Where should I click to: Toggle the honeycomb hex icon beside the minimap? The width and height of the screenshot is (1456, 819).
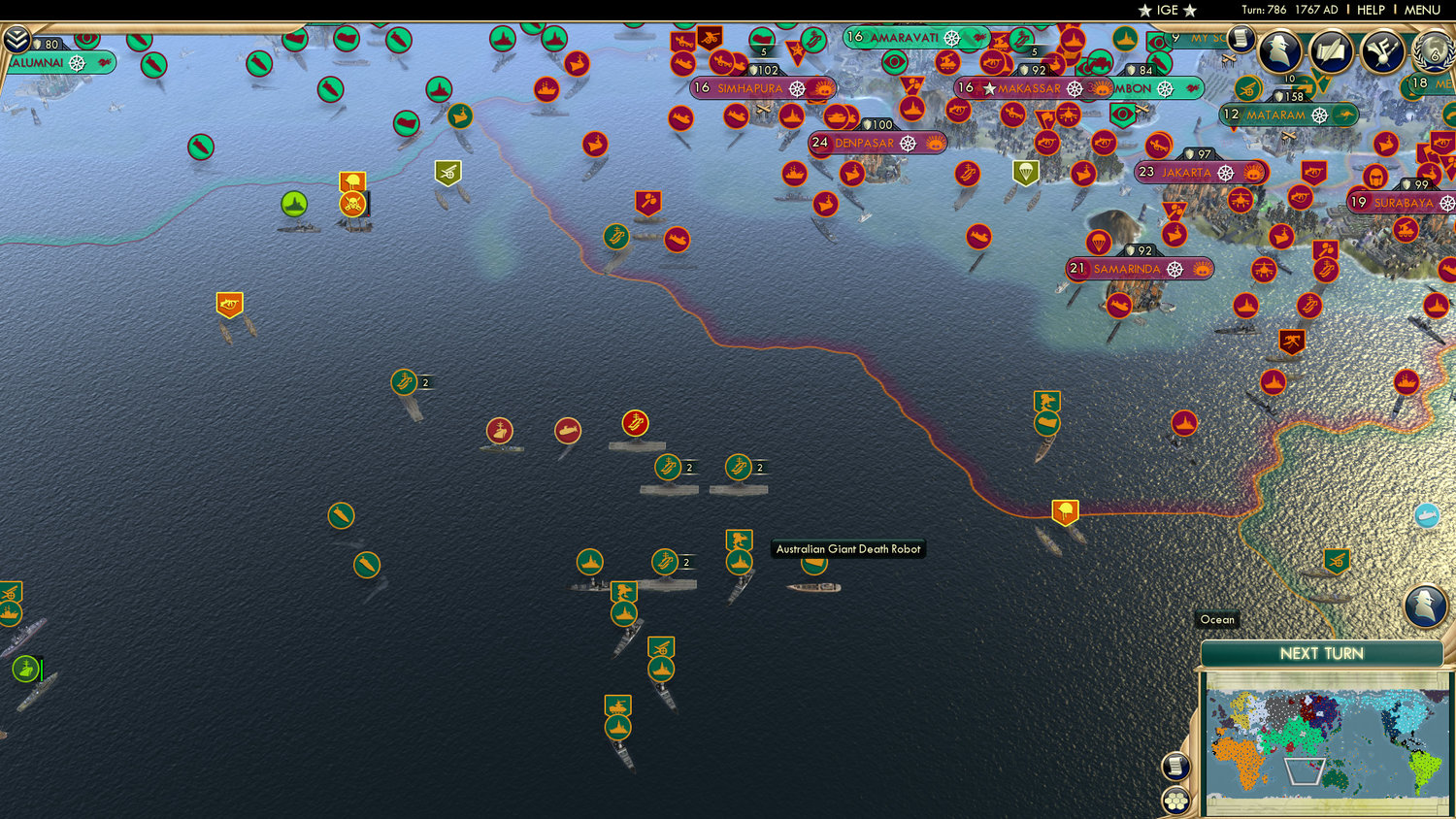point(1175,800)
